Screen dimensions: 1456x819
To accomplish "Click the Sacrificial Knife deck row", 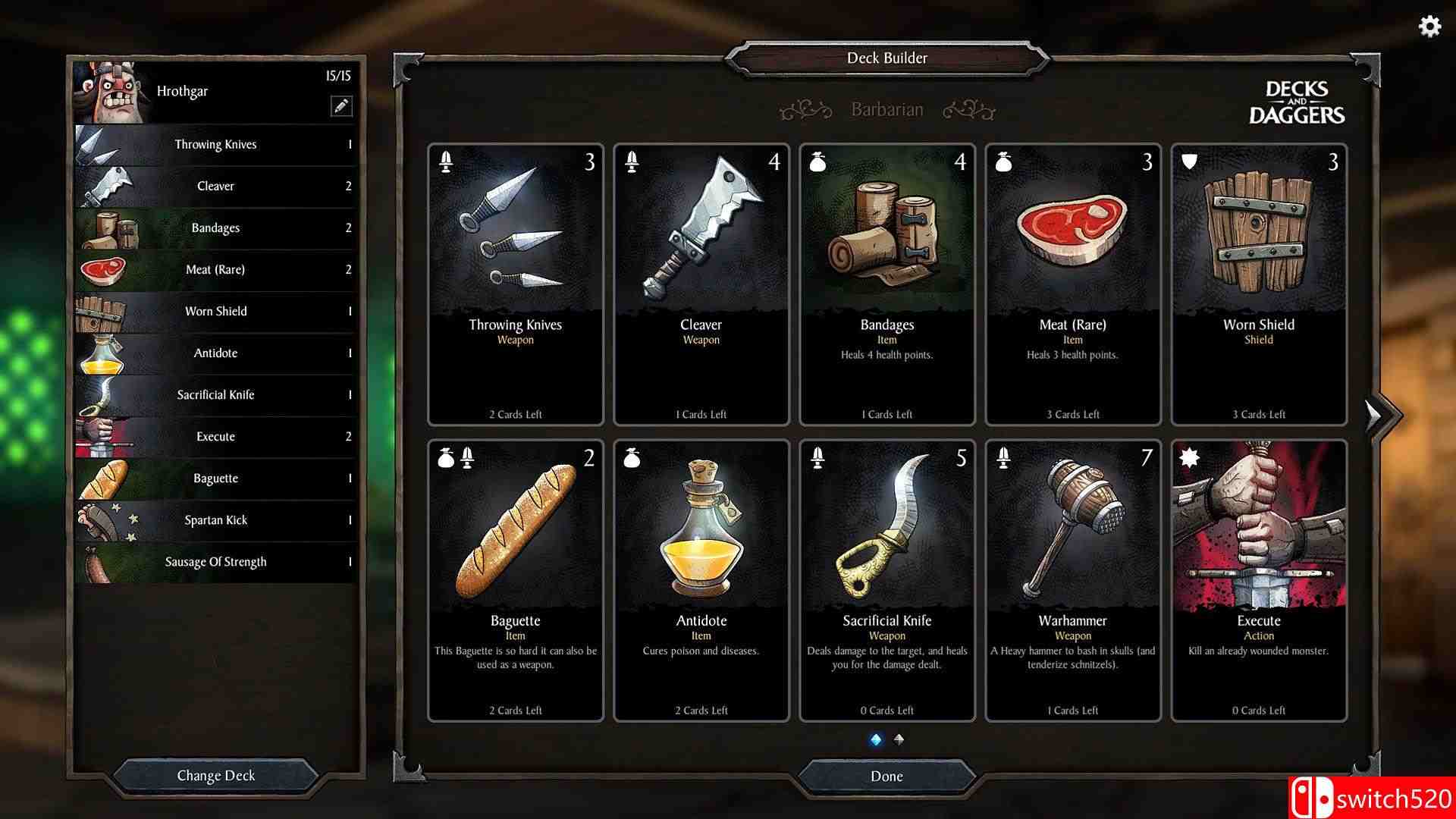I will (216, 395).
